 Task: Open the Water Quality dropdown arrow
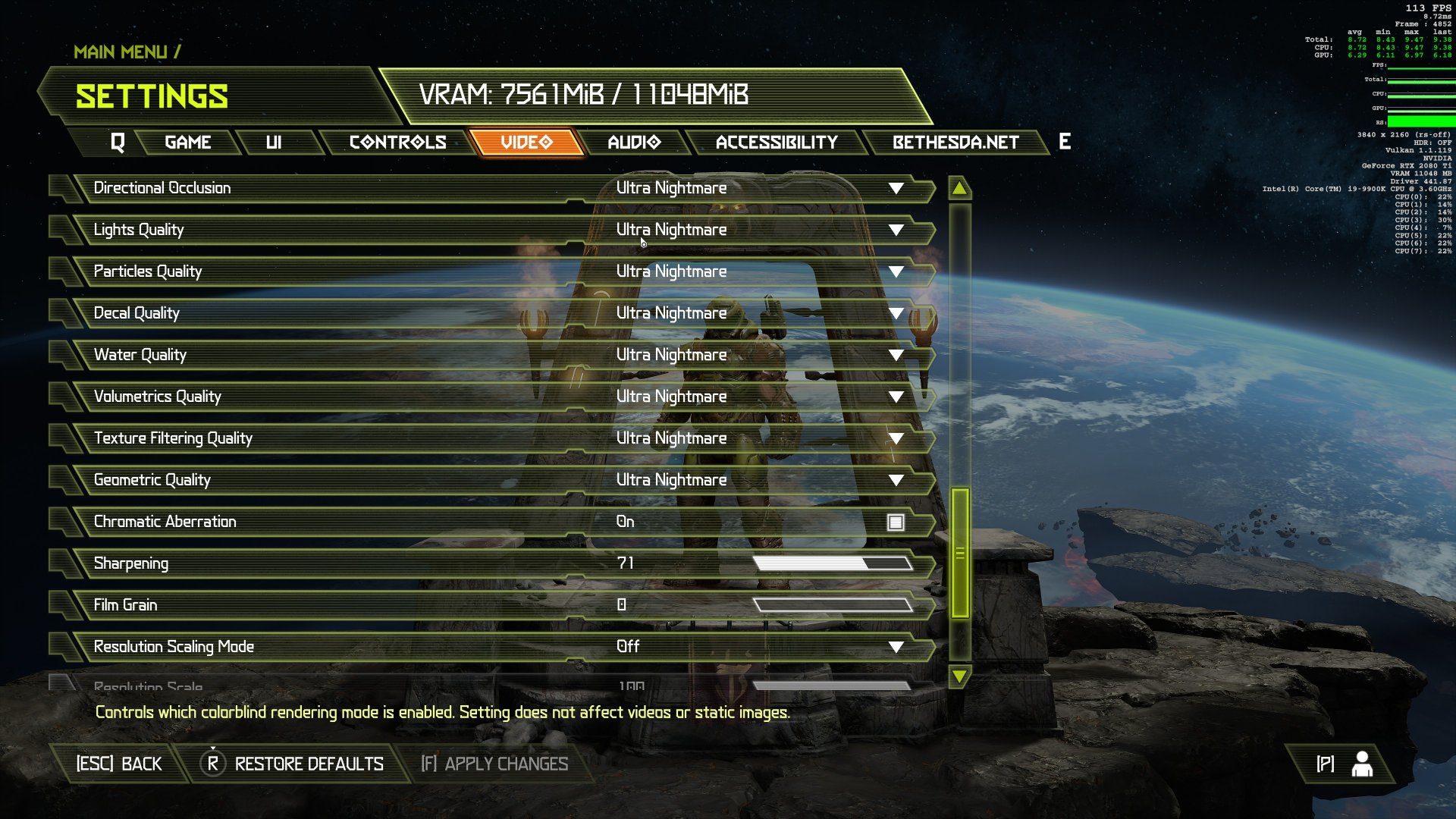(896, 354)
